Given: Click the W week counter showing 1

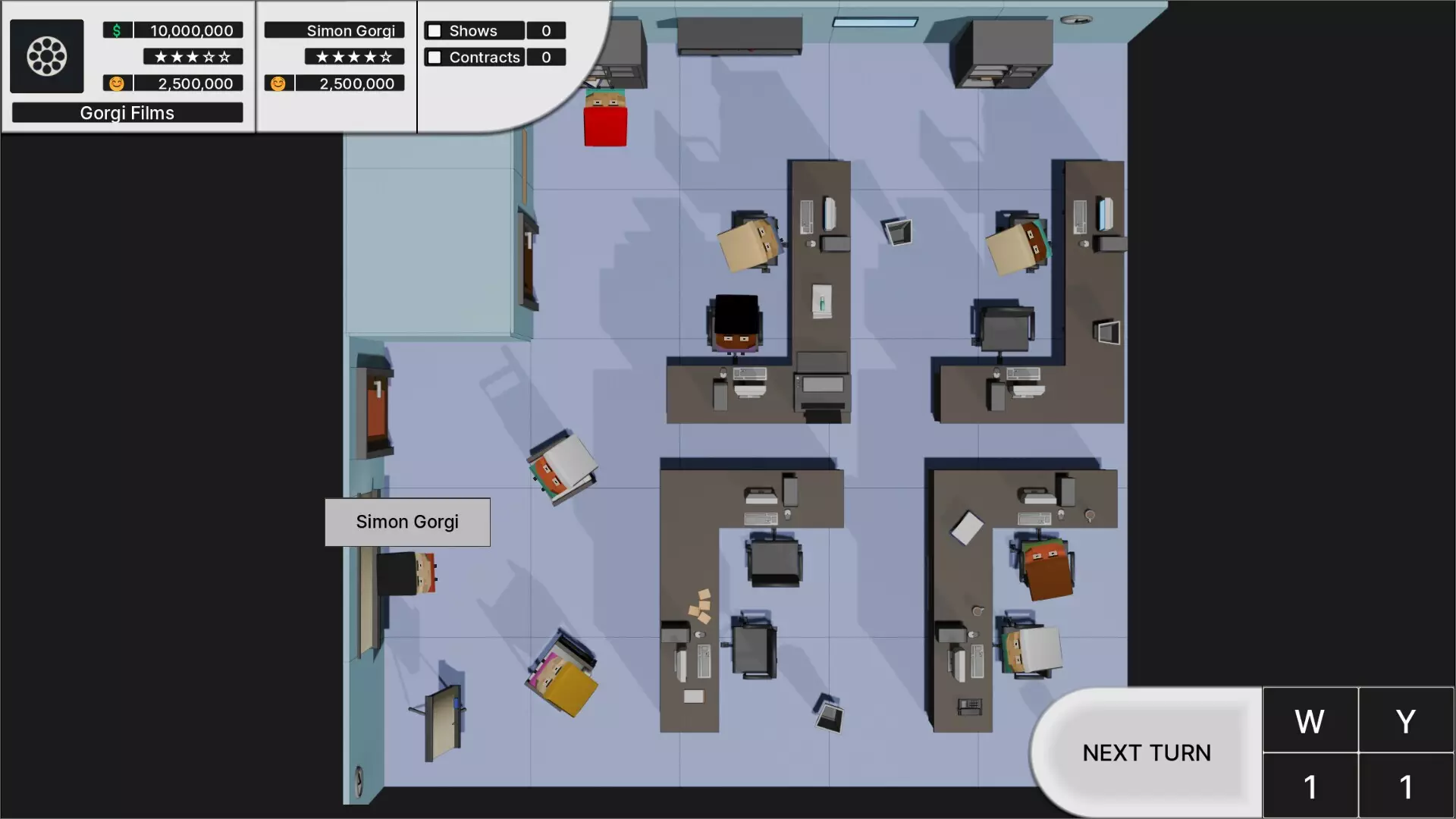Looking at the screenshot, I should [1310, 786].
